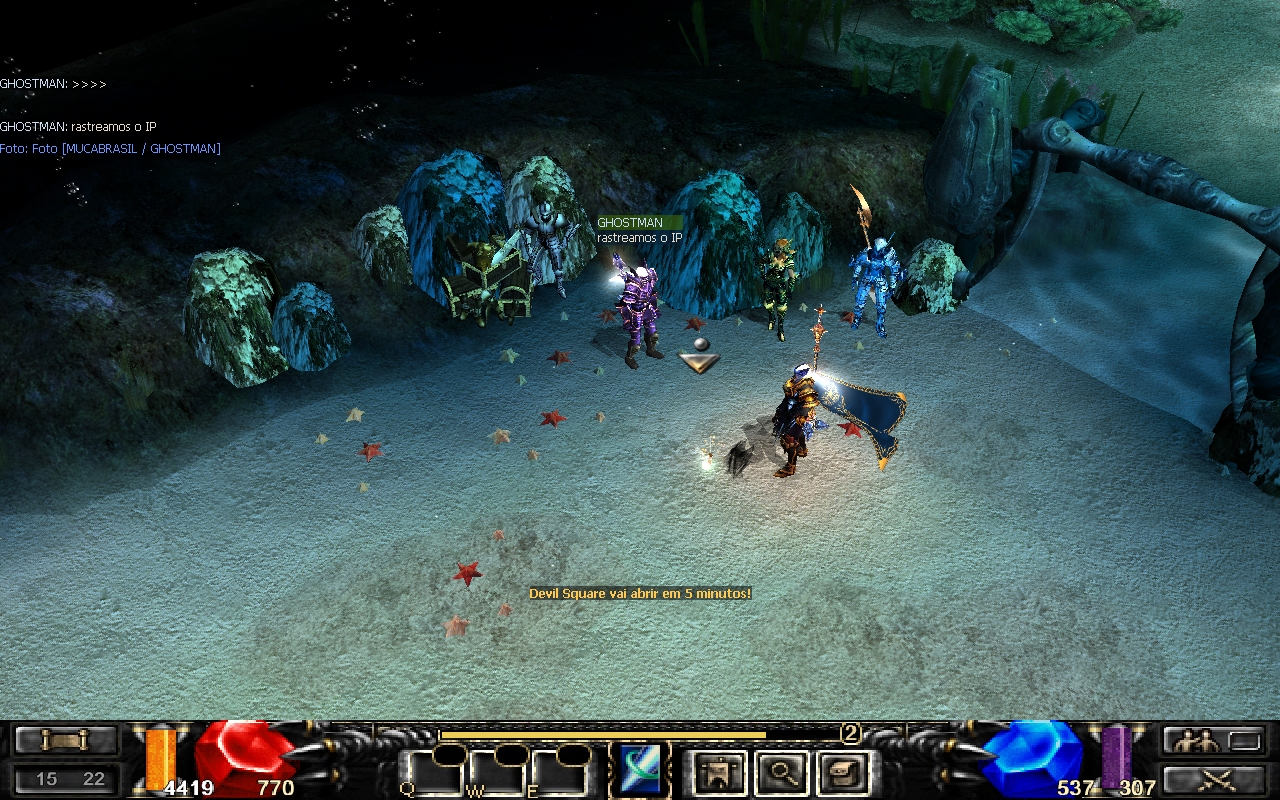Open the inventory chest button
This screenshot has width=1280, height=800.
point(840,772)
